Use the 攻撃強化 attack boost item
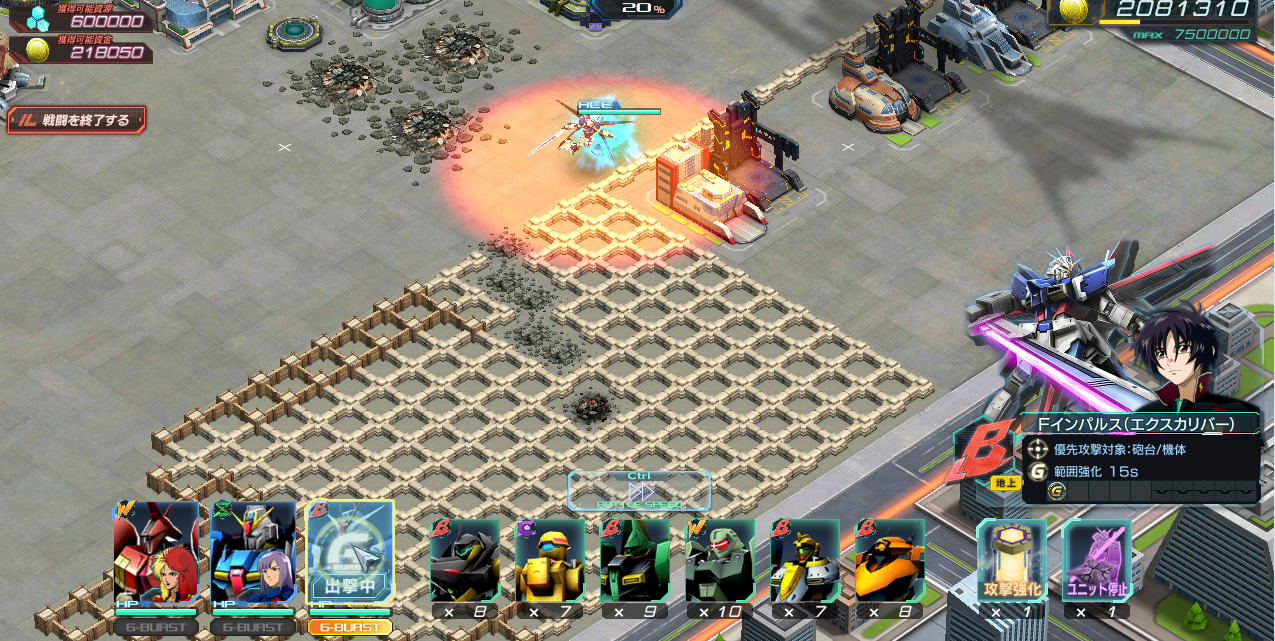1275x641 pixels. pyautogui.click(x=1011, y=562)
